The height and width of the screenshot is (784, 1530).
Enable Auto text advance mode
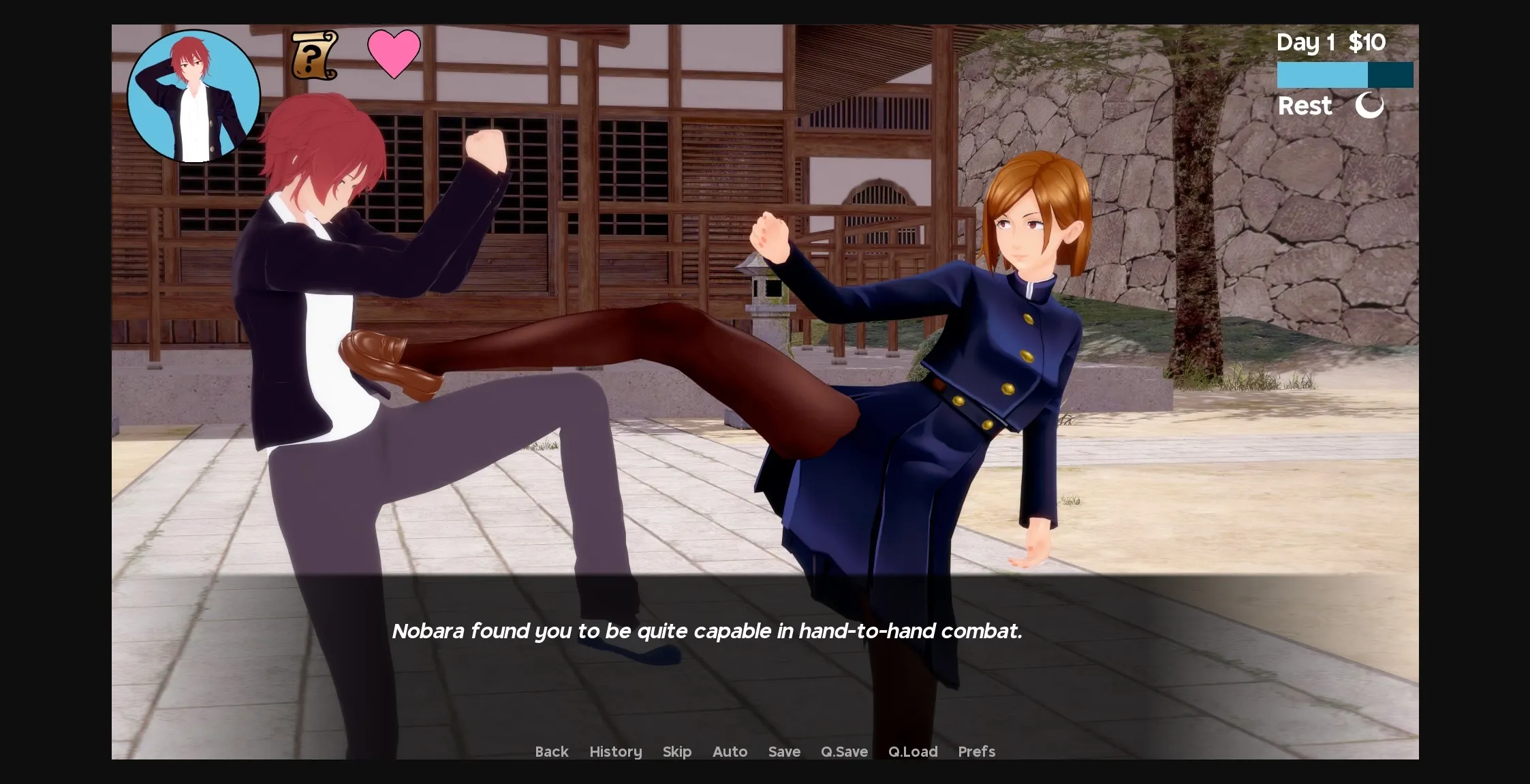point(730,752)
